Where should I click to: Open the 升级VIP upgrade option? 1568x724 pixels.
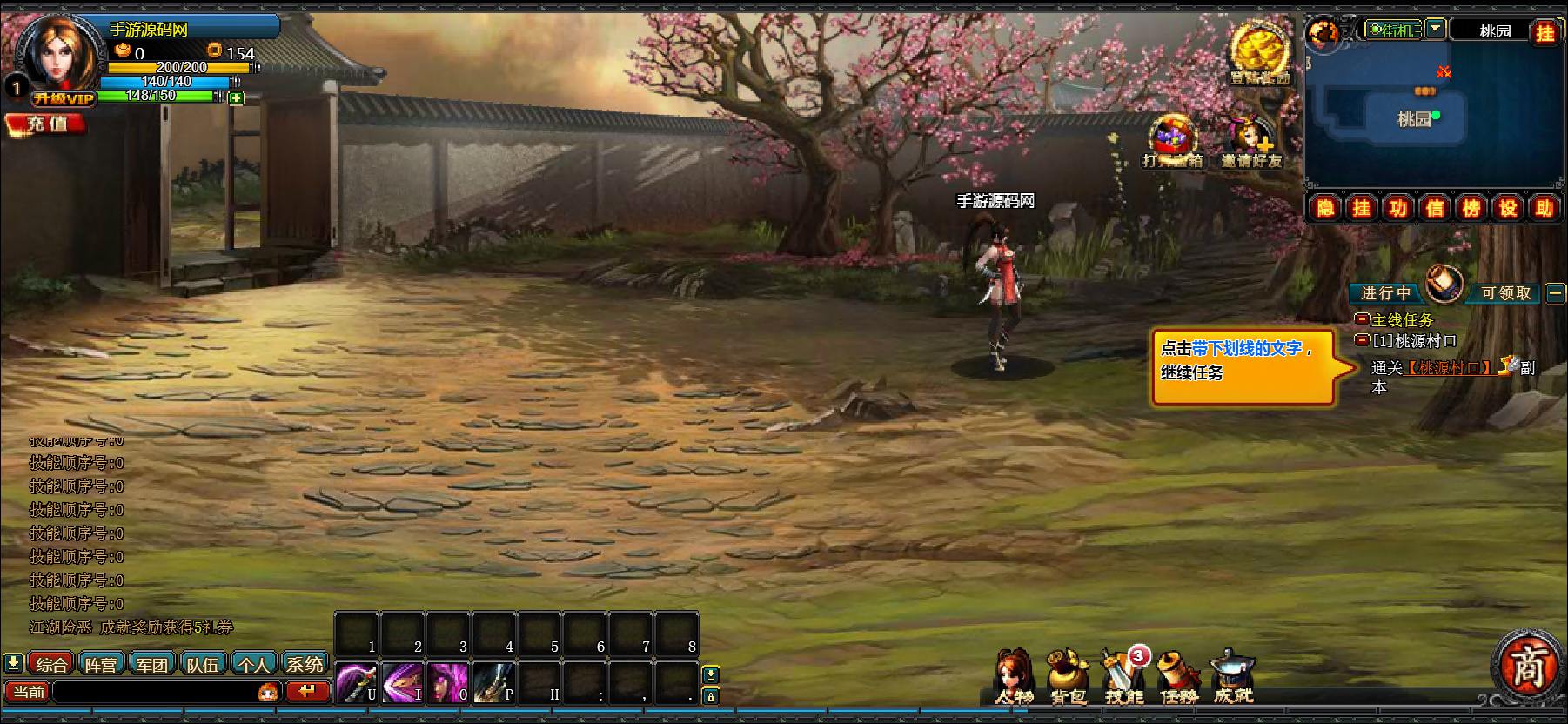(63, 98)
